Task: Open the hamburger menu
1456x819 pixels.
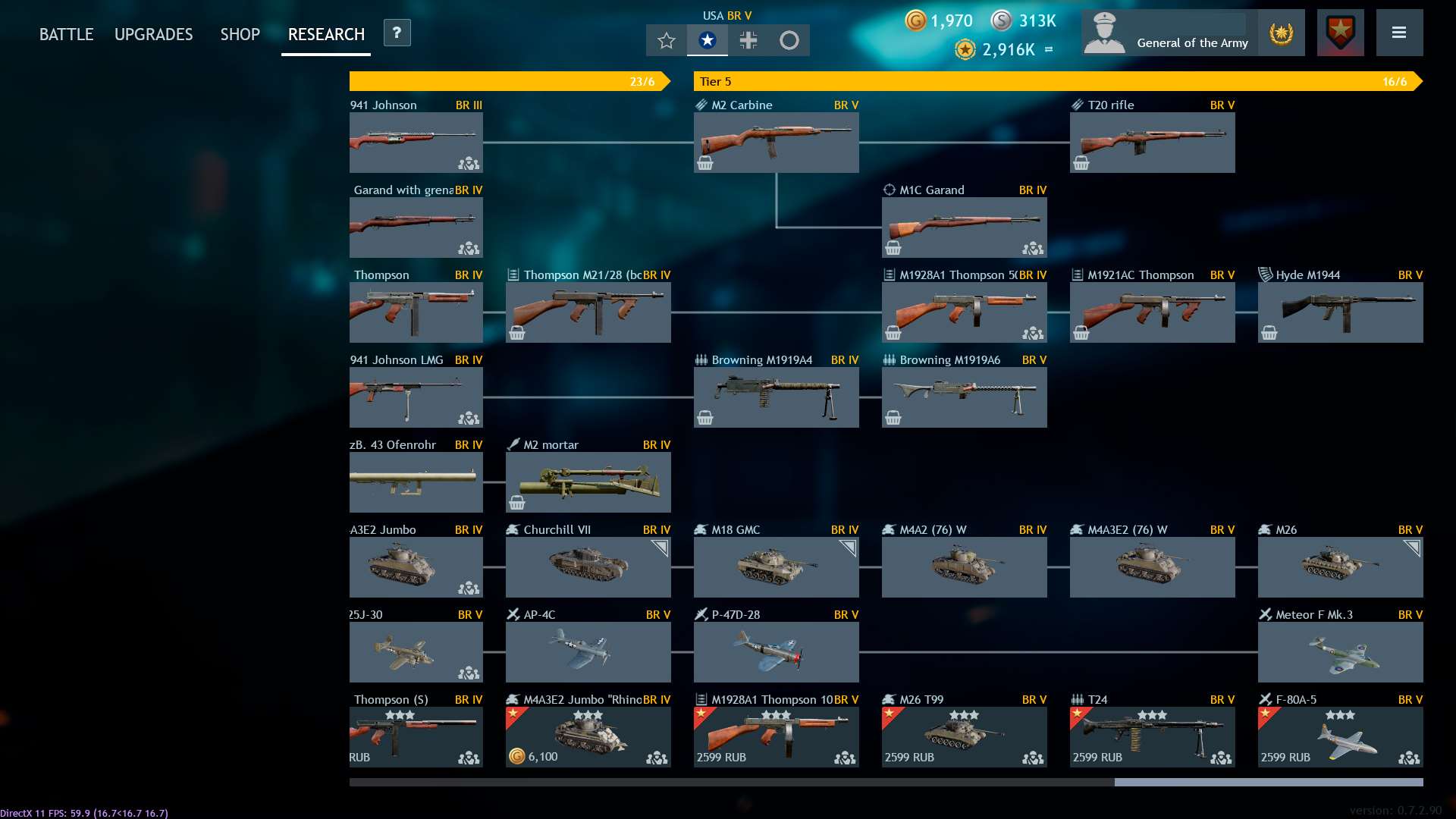Action: [x=1400, y=33]
